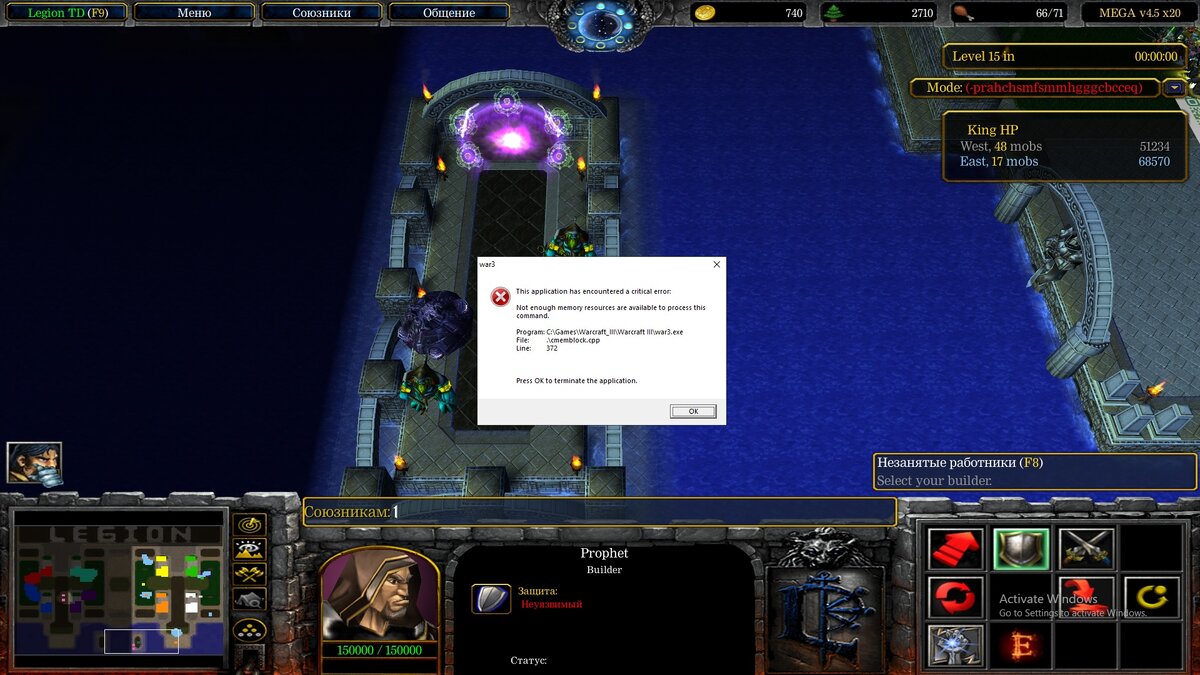Activate the crossed swords command icon

[1086, 548]
